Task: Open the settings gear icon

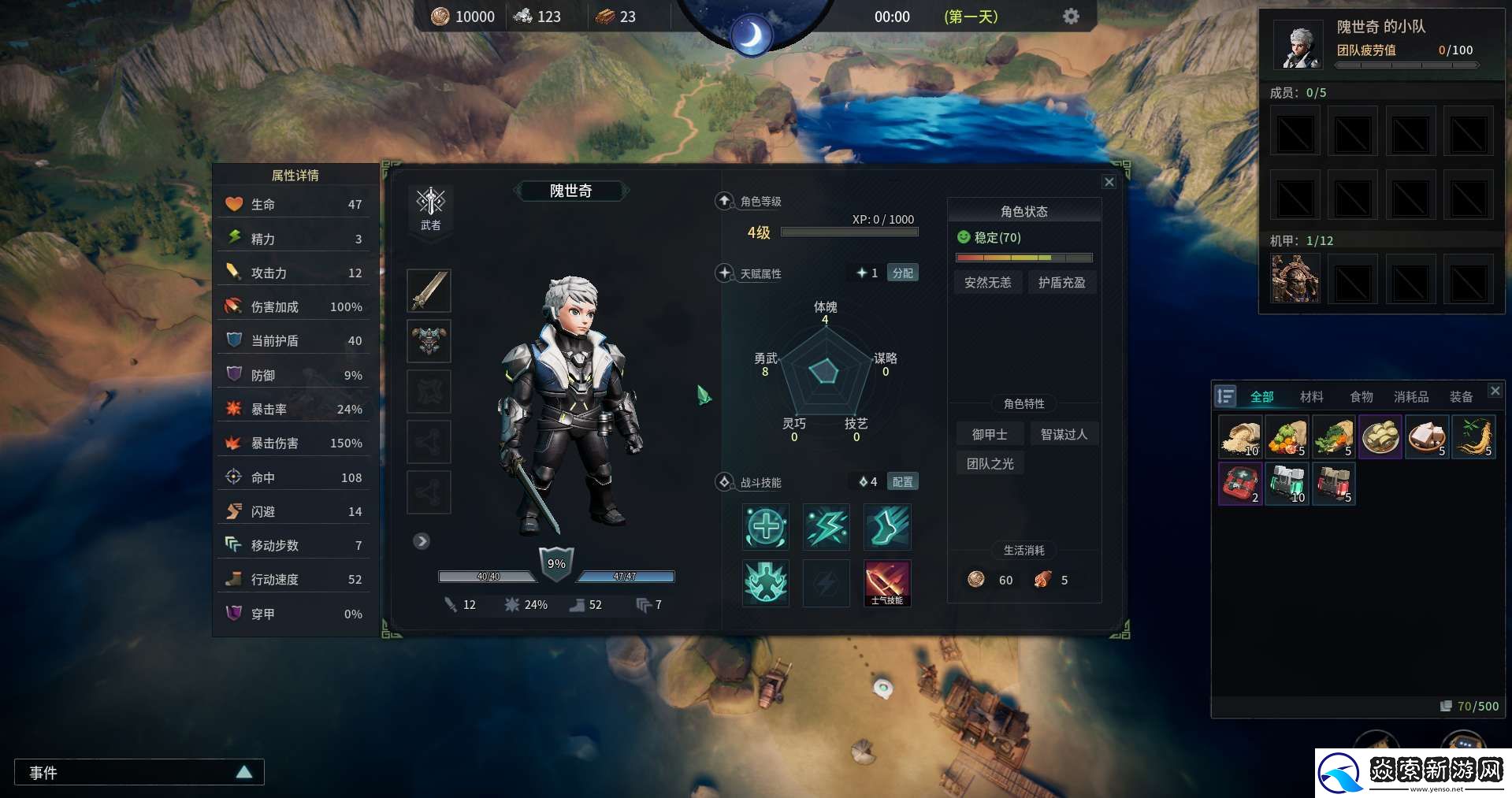Action: [x=1071, y=16]
